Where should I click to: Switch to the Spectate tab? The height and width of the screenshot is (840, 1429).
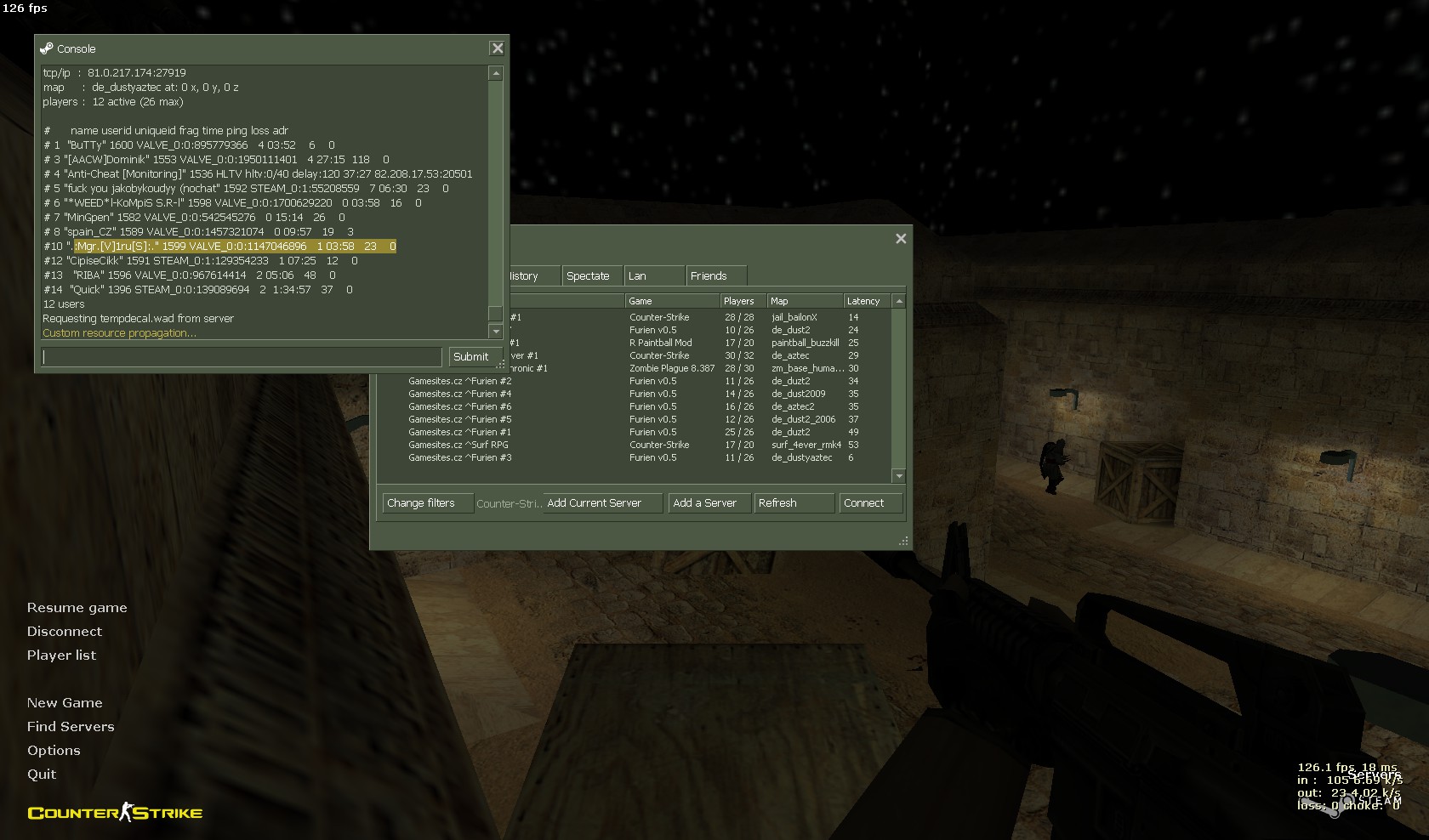pos(589,276)
